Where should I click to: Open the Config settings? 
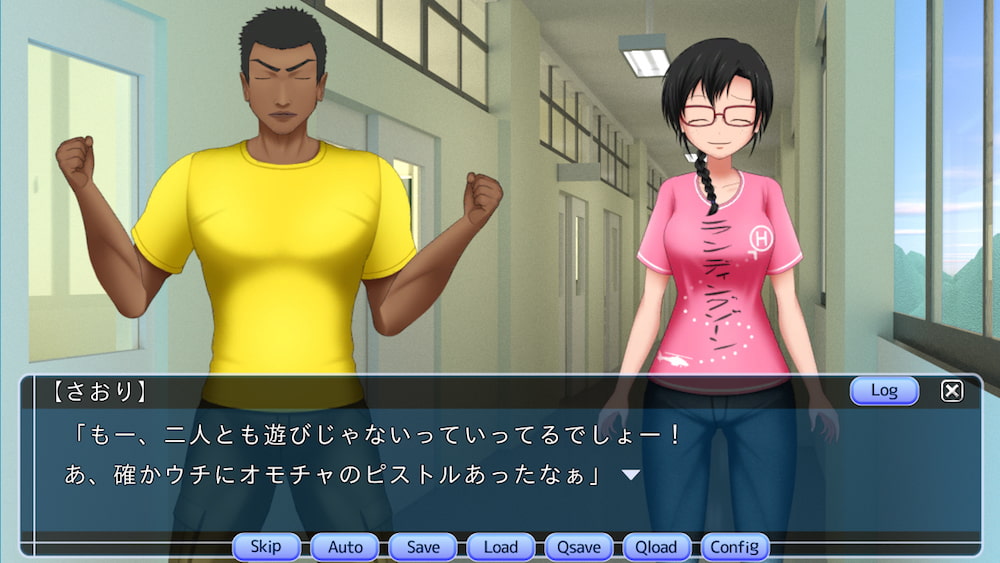coord(735,547)
